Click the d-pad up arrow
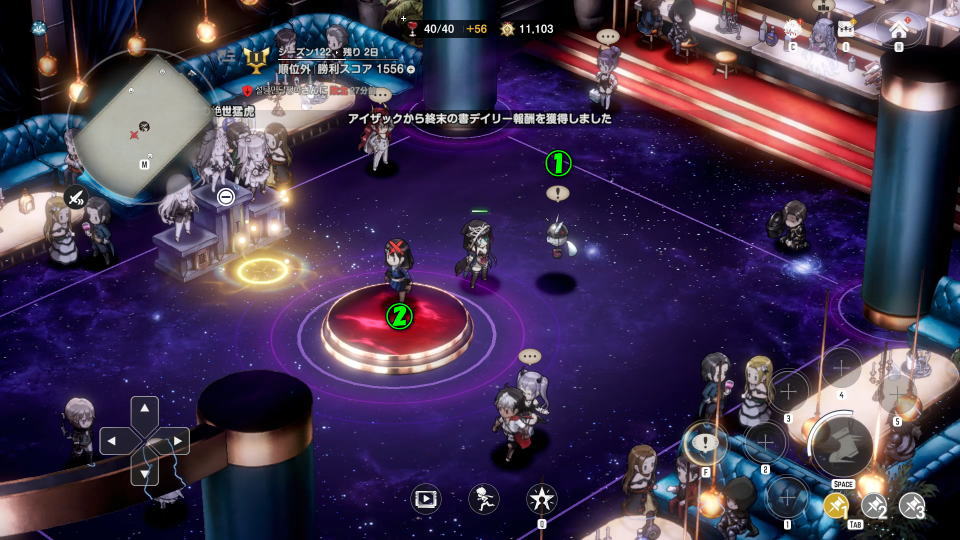 (x=145, y=409)
